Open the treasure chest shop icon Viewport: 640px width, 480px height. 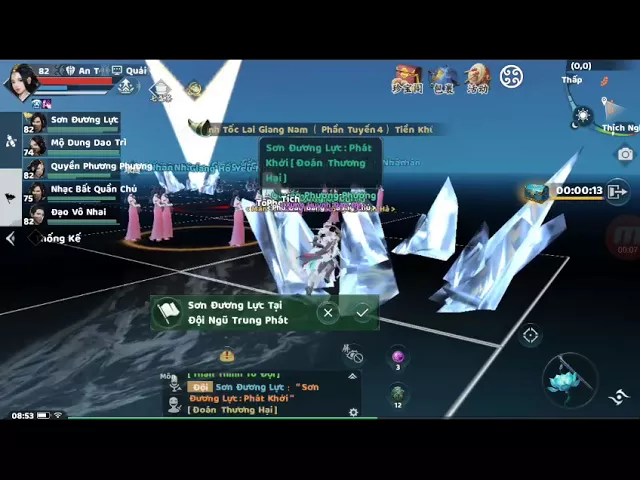point(407,78)
